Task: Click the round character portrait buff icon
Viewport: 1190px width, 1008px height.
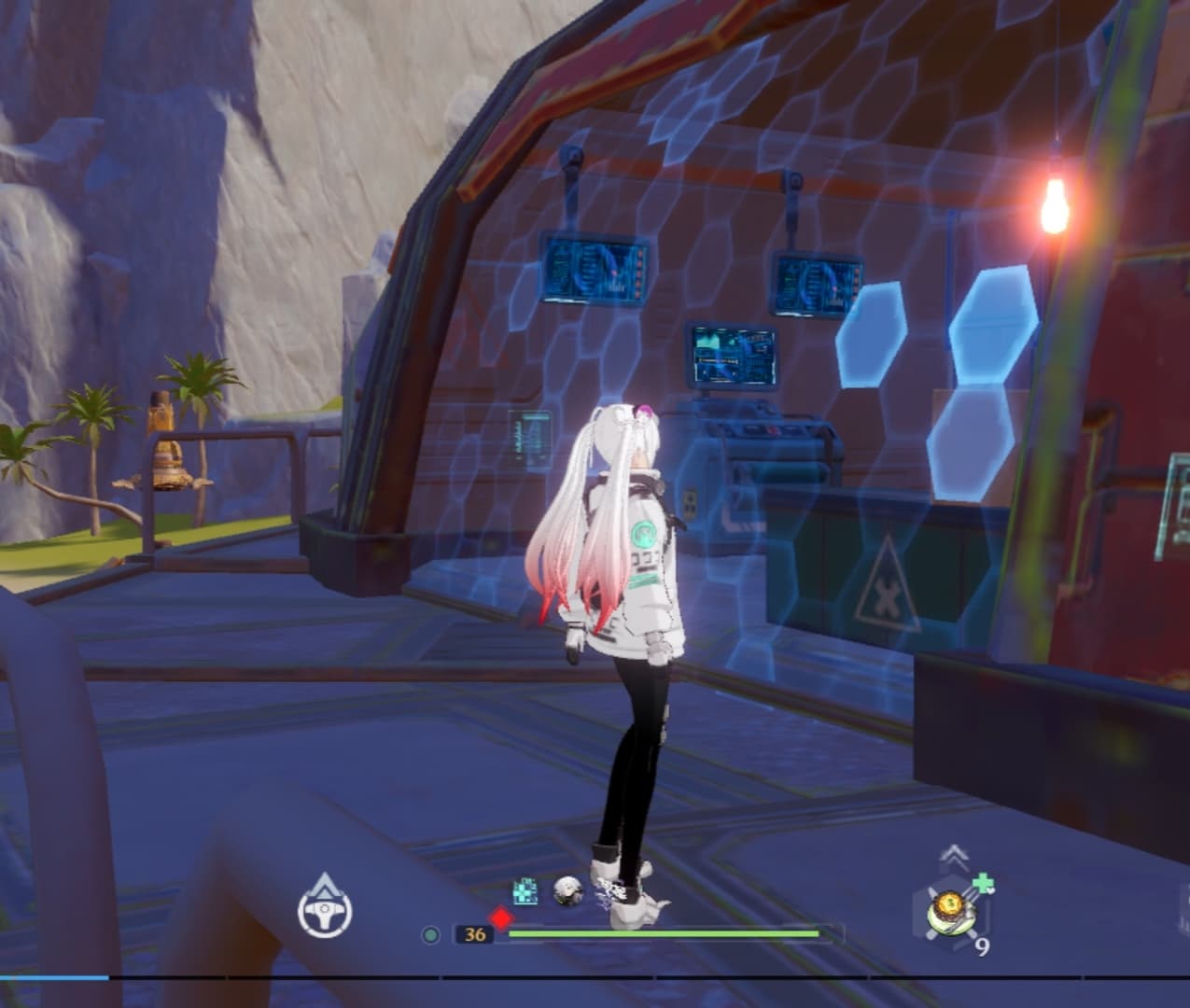Action: tap(567, 890)
